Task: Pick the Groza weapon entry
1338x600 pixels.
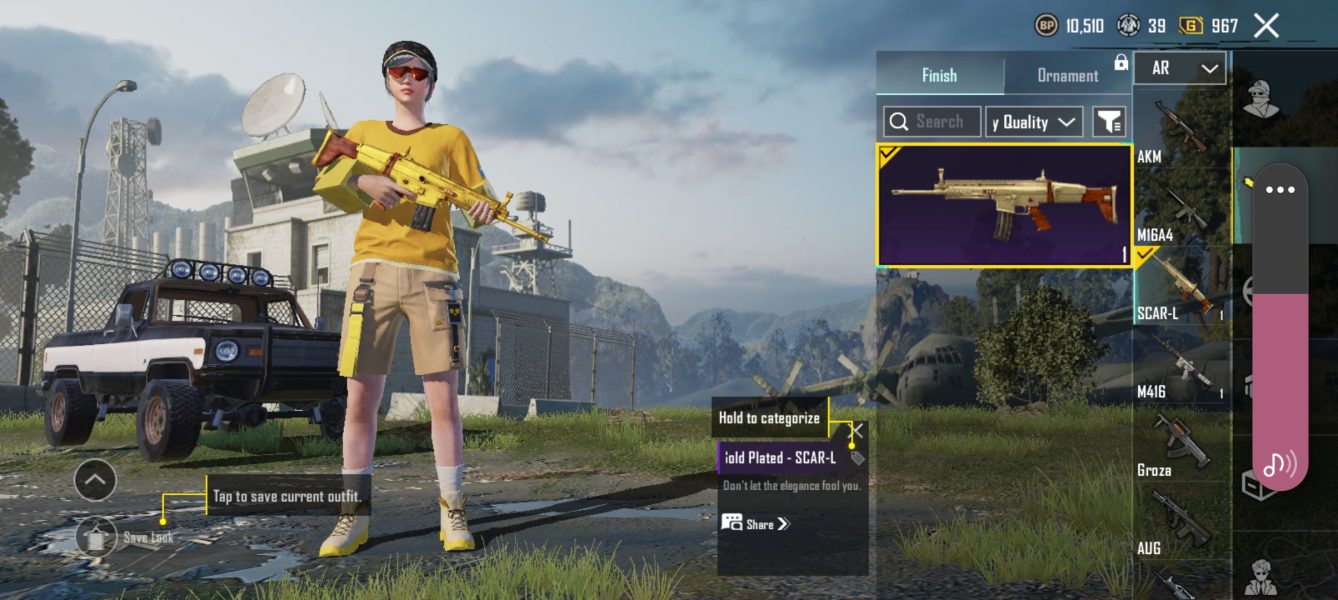Action: 1182,443
